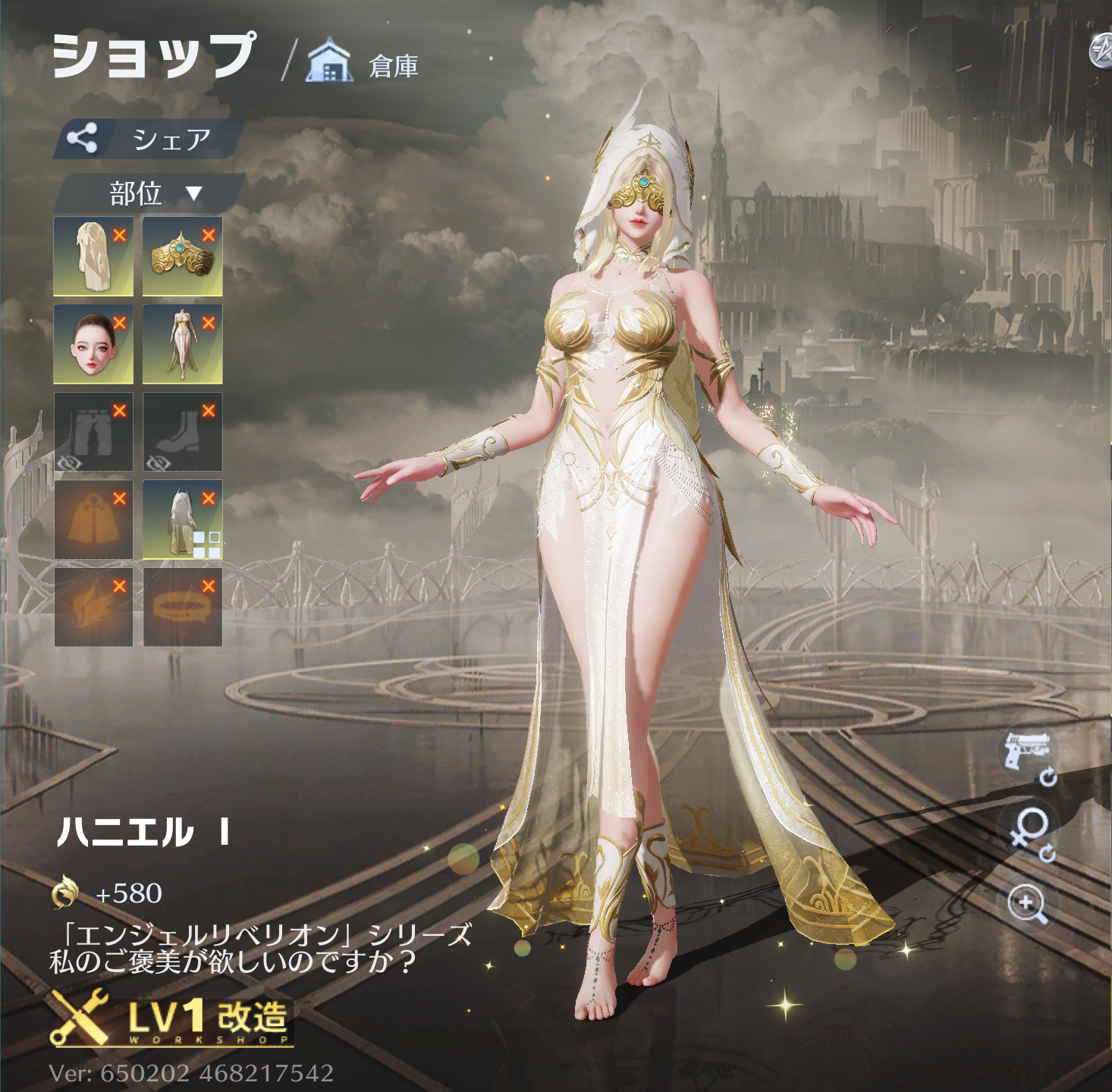Select the orange wing slot

tap(93, 608)
